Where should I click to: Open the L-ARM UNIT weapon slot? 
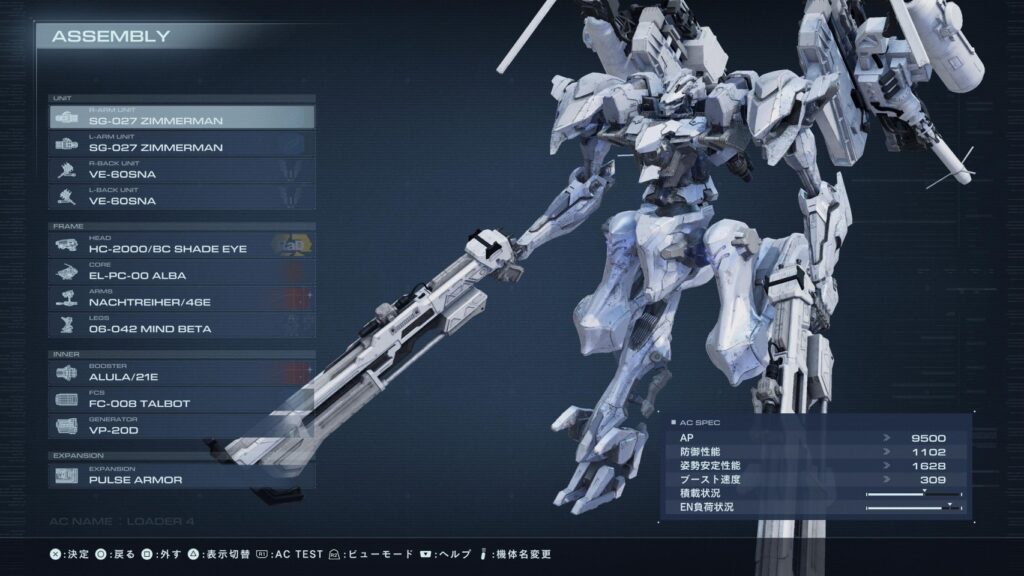coord(181,144)
